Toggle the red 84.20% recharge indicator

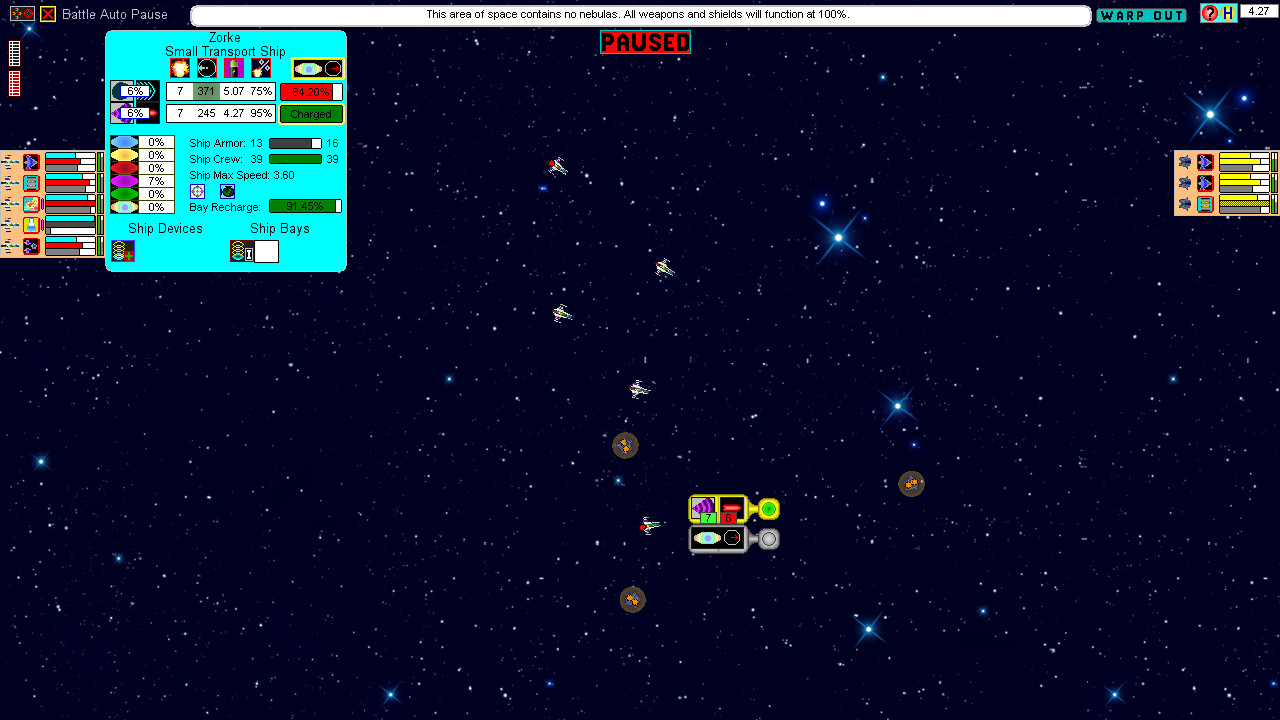311,92
